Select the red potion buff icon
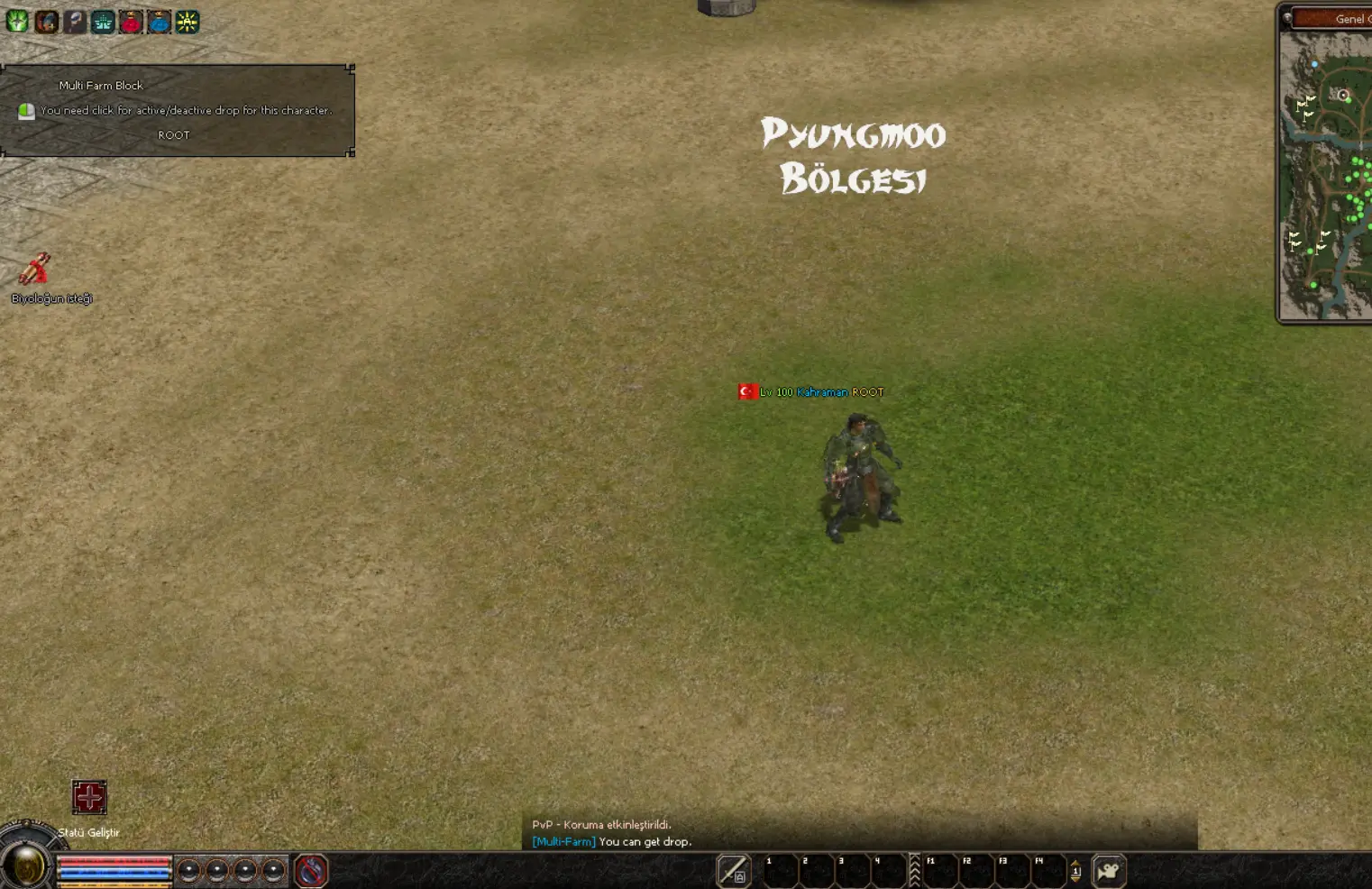1372x889 pixels. coord(131,22)
